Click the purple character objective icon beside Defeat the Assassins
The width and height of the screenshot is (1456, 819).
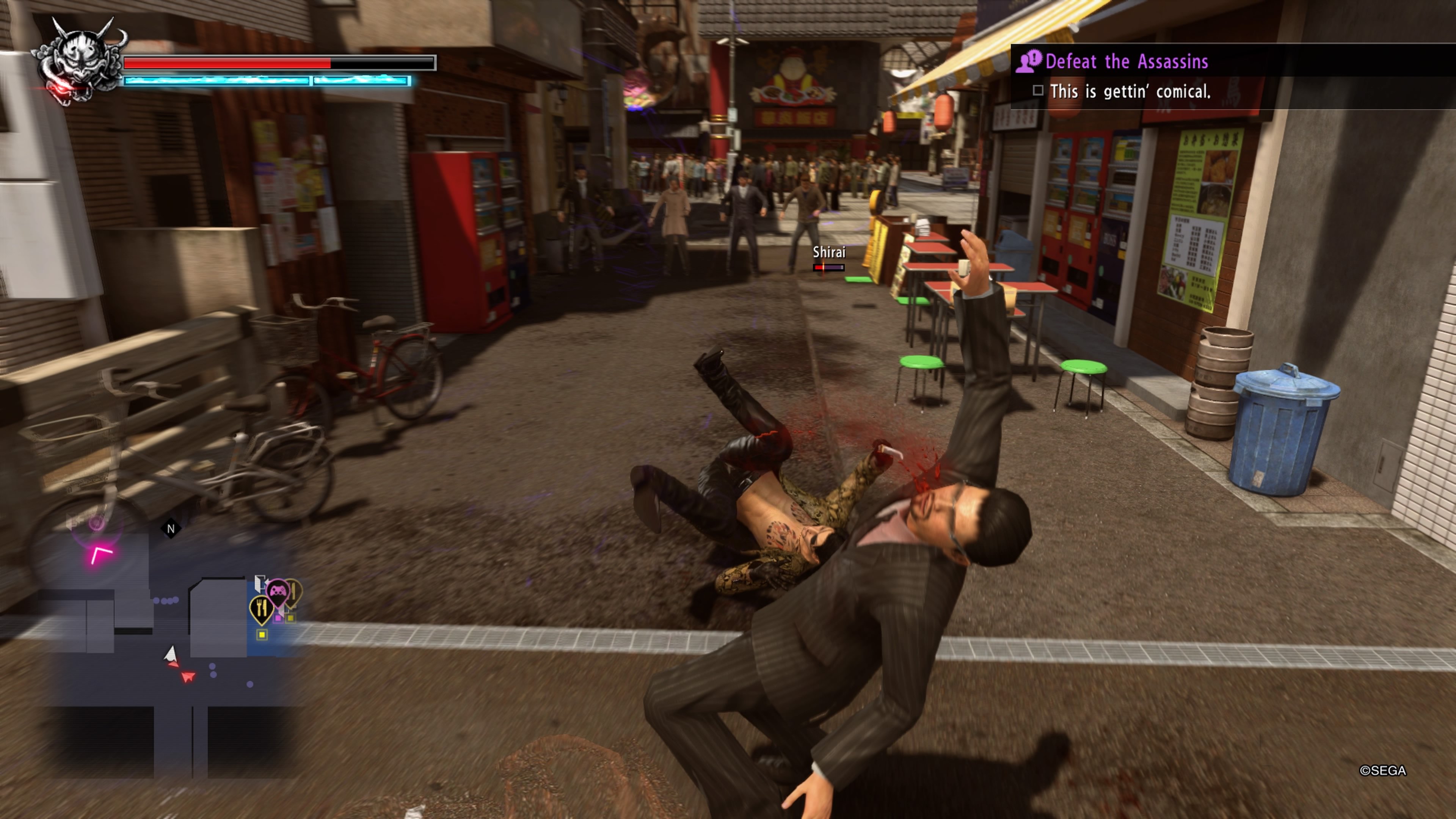[1028, 62]
